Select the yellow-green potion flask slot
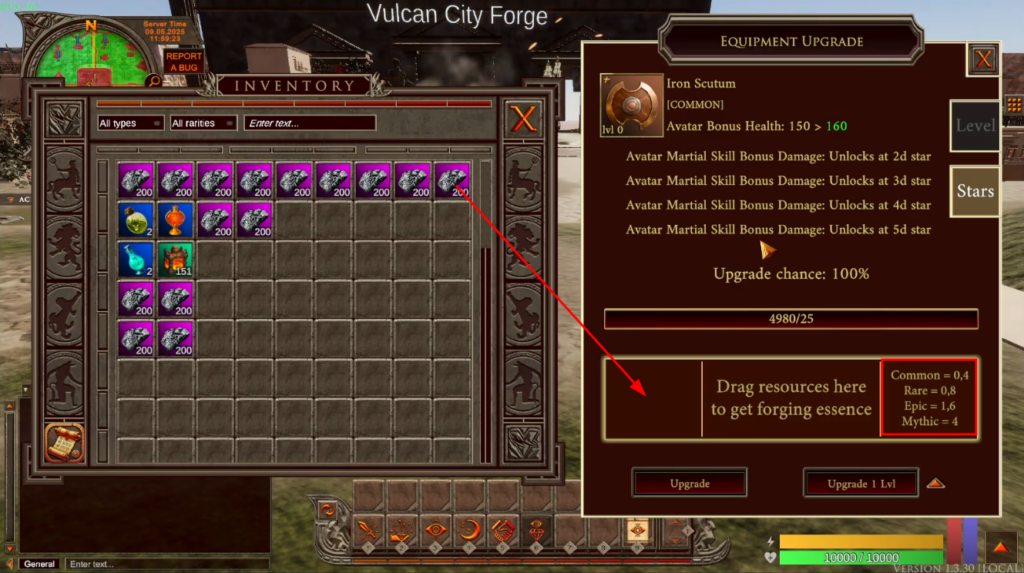This screenshot has height=573, width=1024. (x=137, y=220)
